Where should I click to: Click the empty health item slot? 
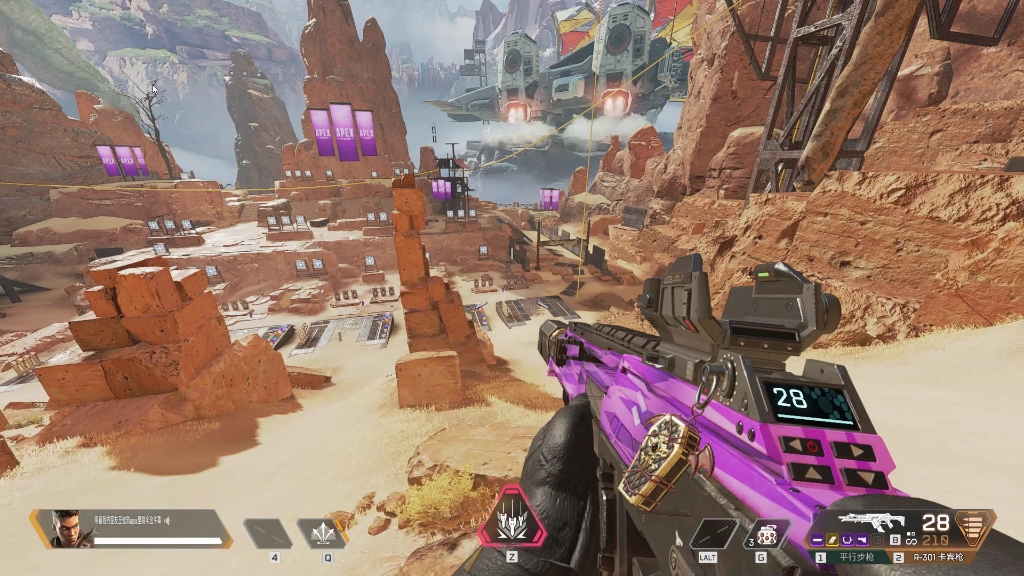click(x=268, y=534)
